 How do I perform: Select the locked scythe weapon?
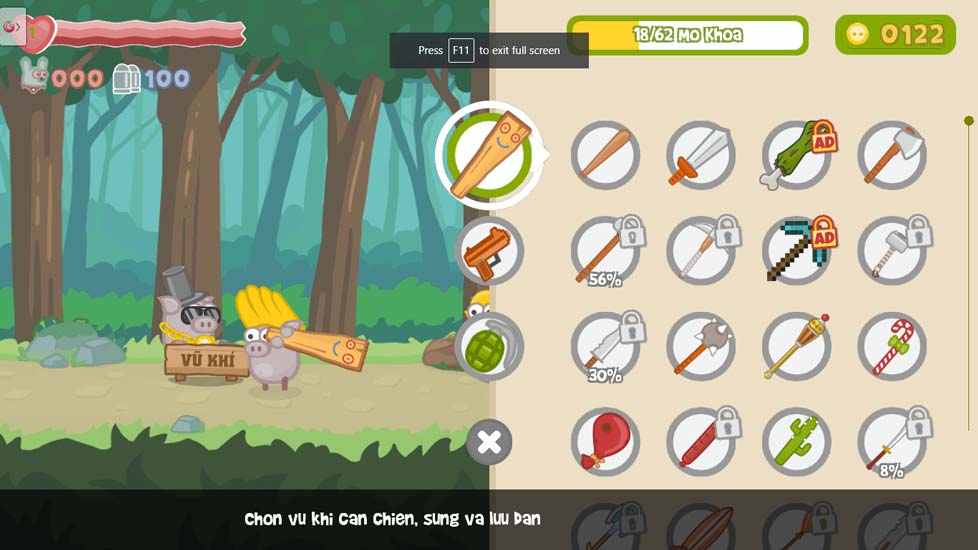(700, 251)
